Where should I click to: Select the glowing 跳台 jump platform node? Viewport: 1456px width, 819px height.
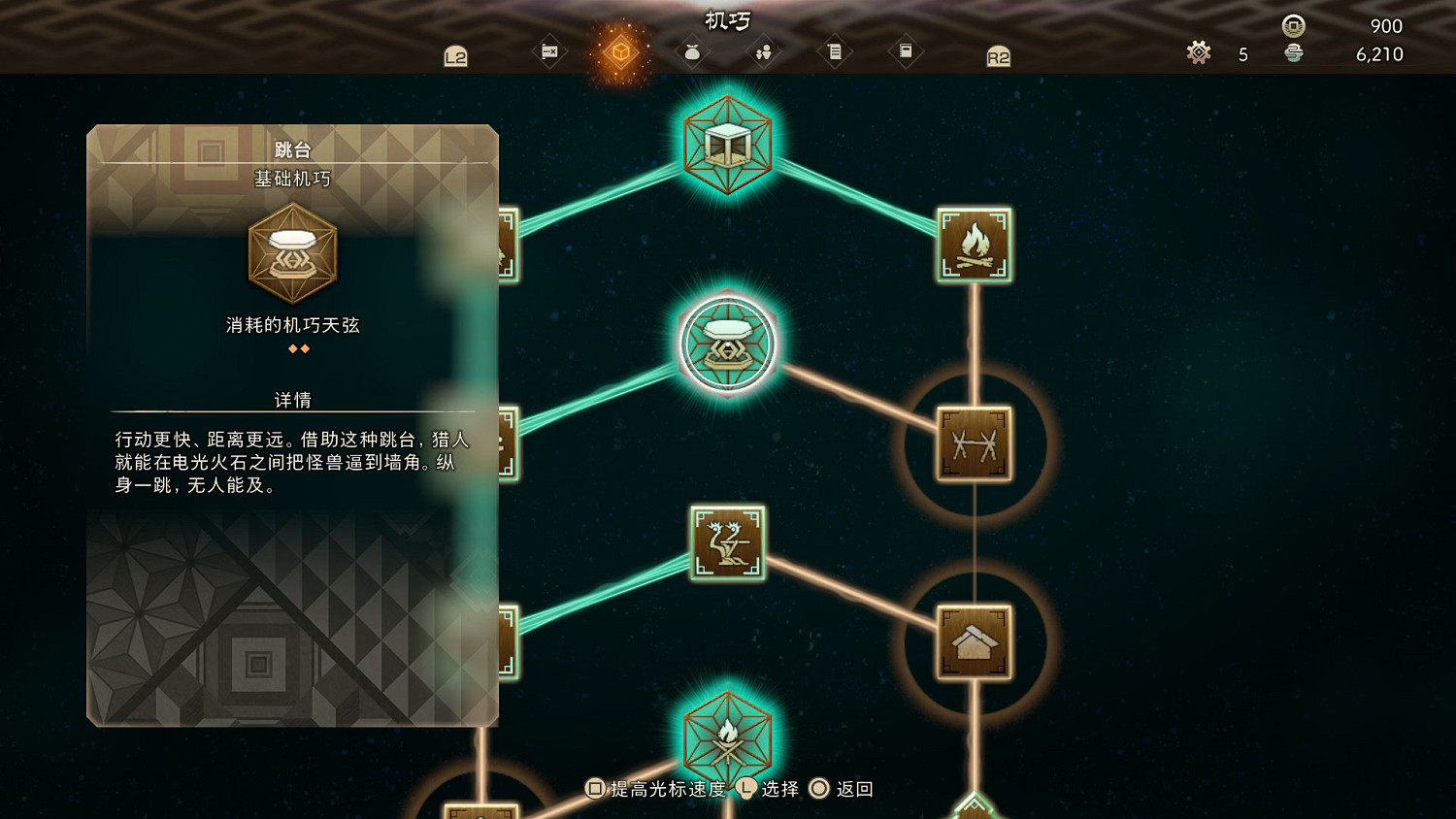[727, 344]
